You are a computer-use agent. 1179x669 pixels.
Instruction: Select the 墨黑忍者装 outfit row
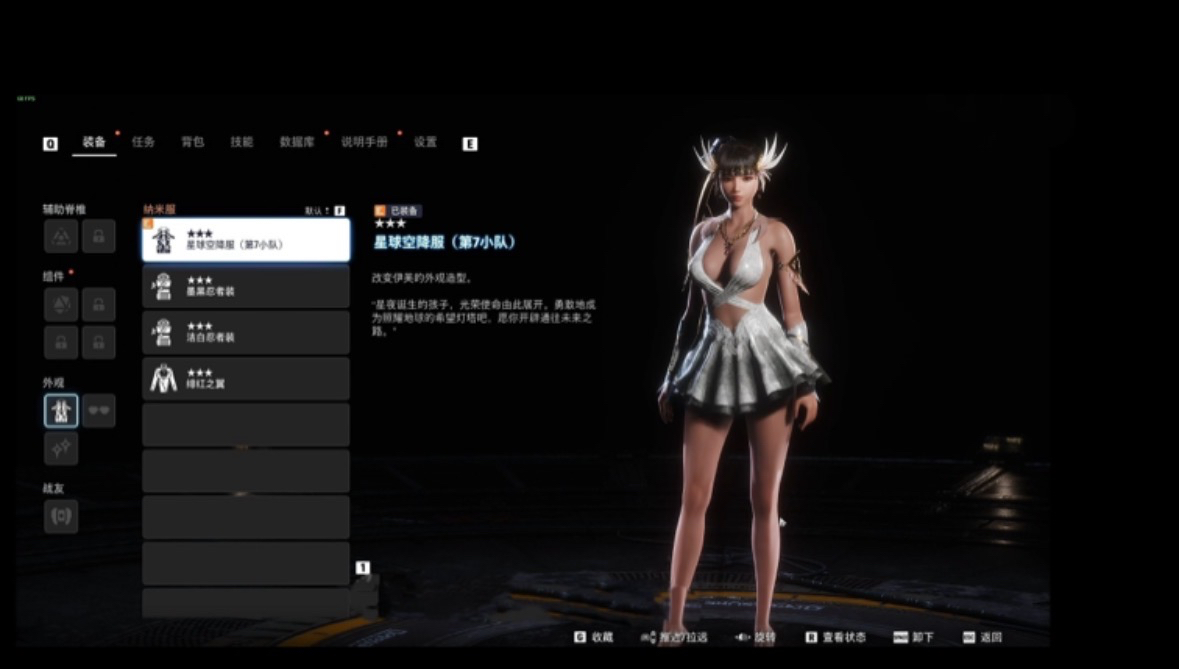click(x=246, y=287)
